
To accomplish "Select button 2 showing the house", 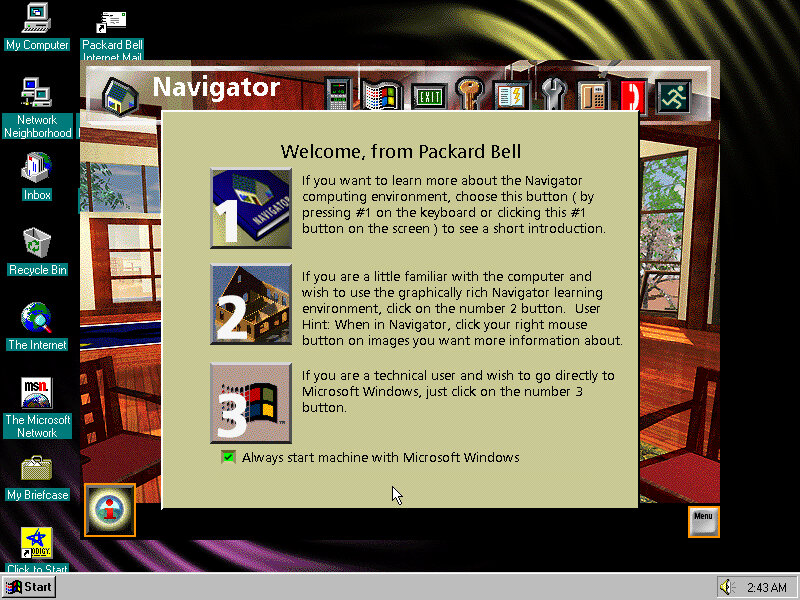I will coord(250,304).
